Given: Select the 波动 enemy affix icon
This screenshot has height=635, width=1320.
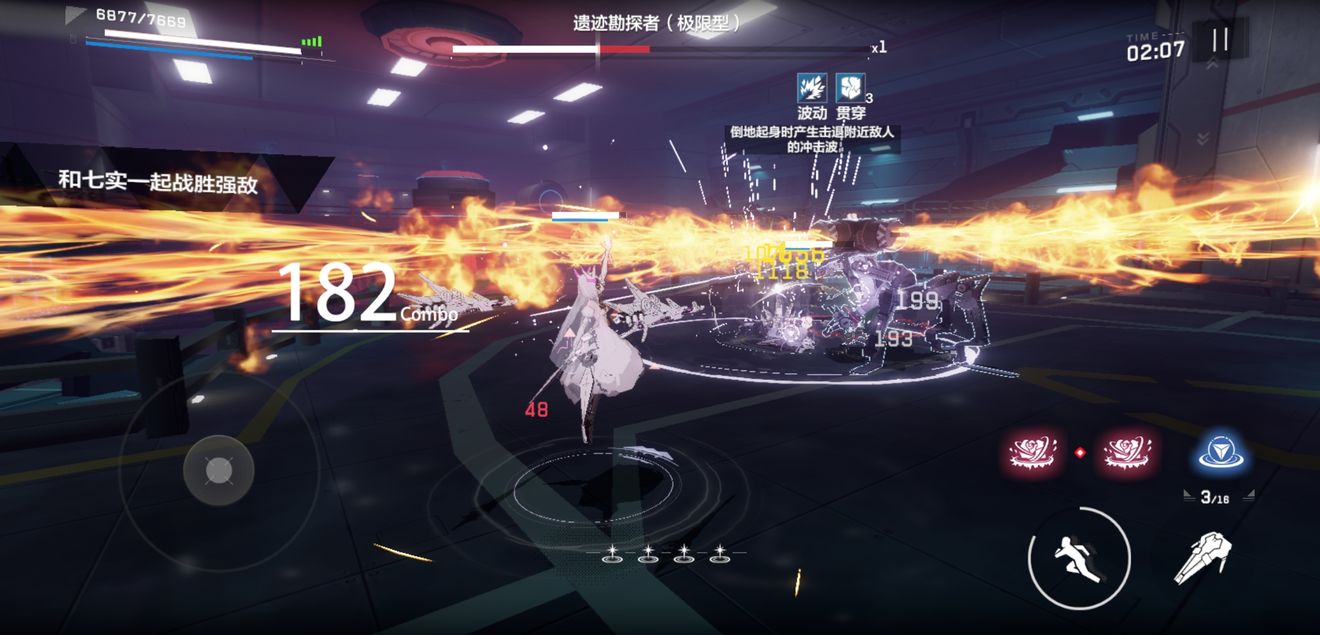Looking at the screenshot, I should coord(812,88).
